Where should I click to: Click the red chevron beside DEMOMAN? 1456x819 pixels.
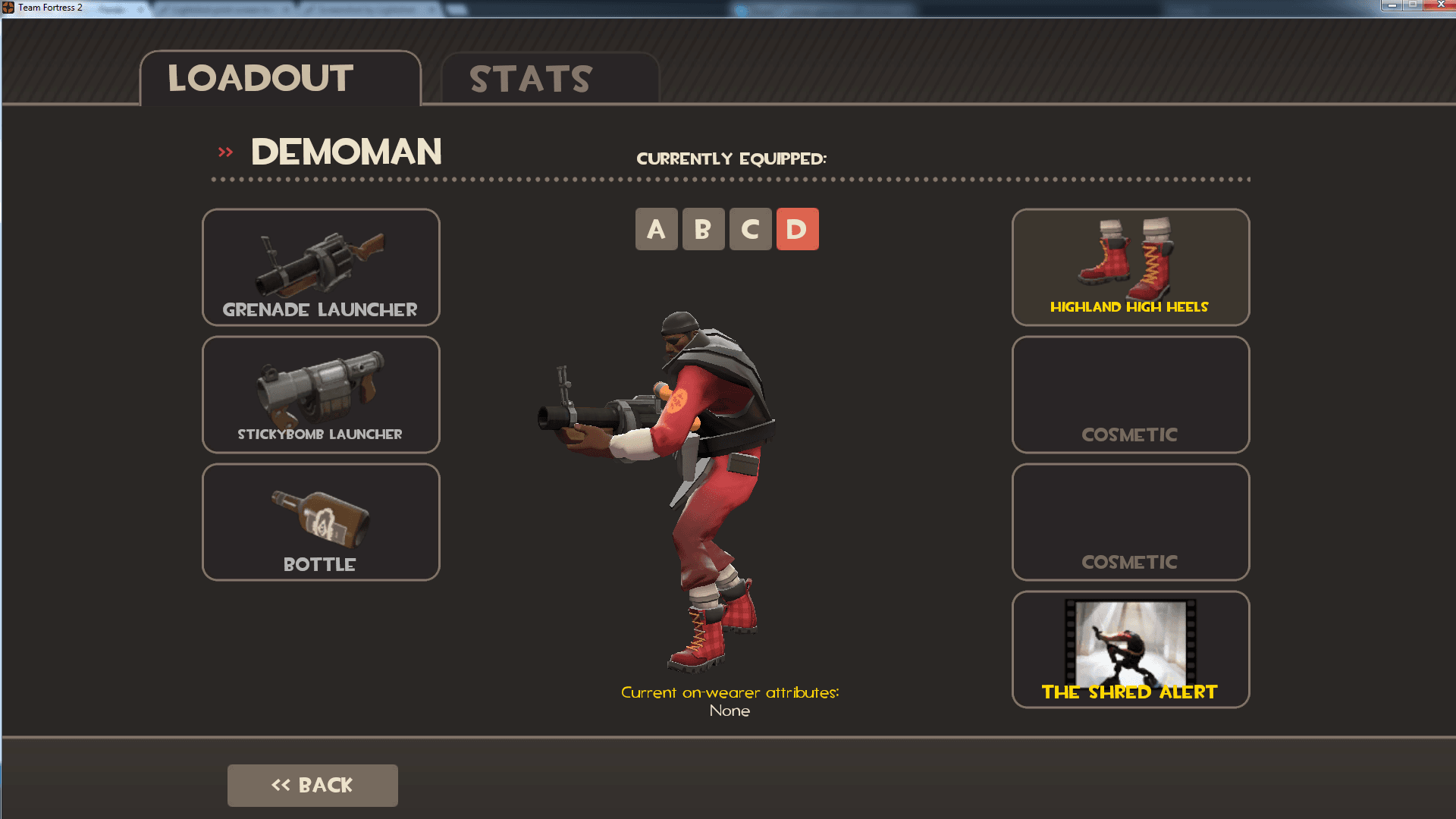tap(224, 152)
